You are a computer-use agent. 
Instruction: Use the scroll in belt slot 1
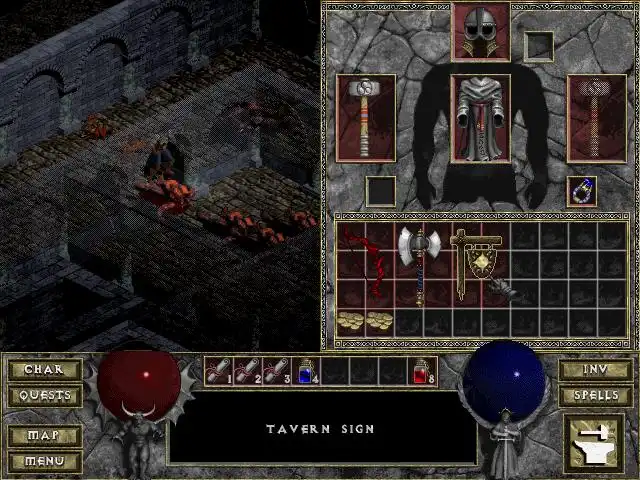(217, 371)
